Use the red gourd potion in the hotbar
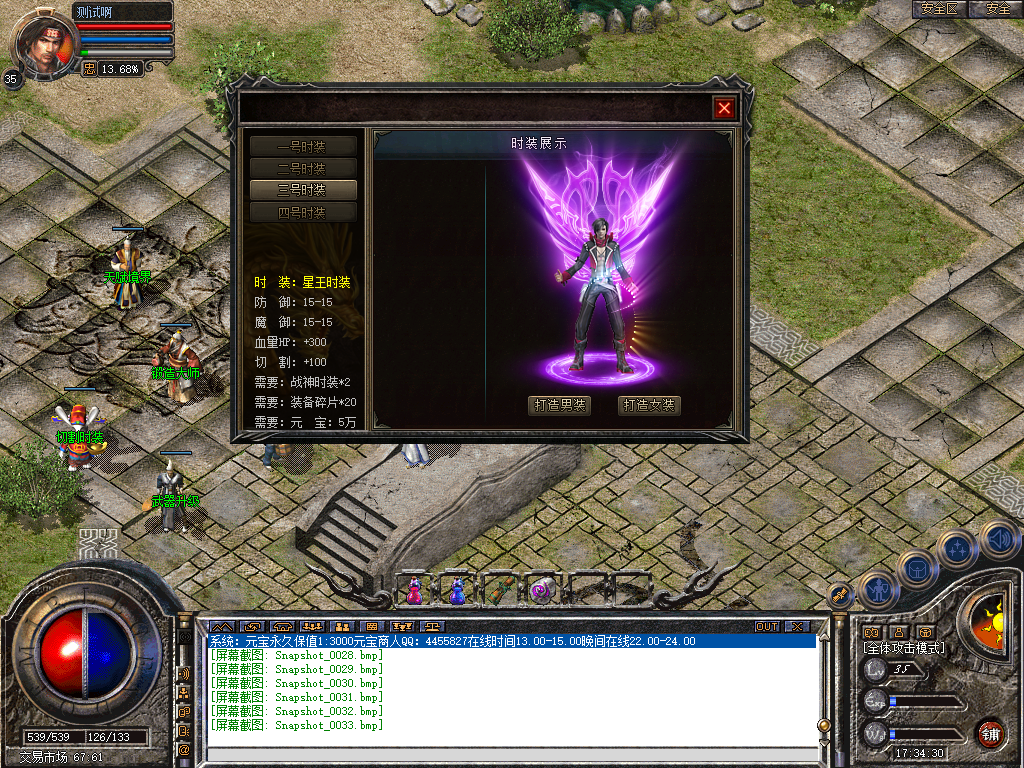The height and width of the screenshot is (768, 1024). pos(414,591)
